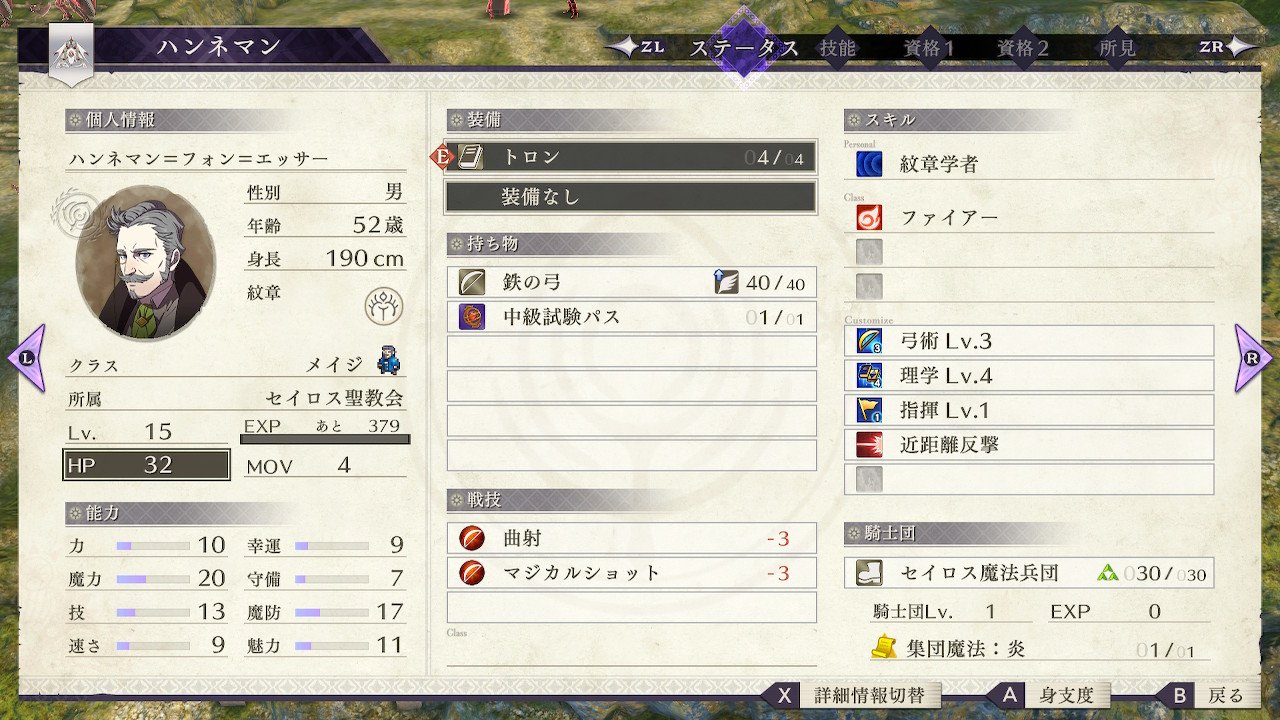Select the 曲射 combat art

point(631,539)
